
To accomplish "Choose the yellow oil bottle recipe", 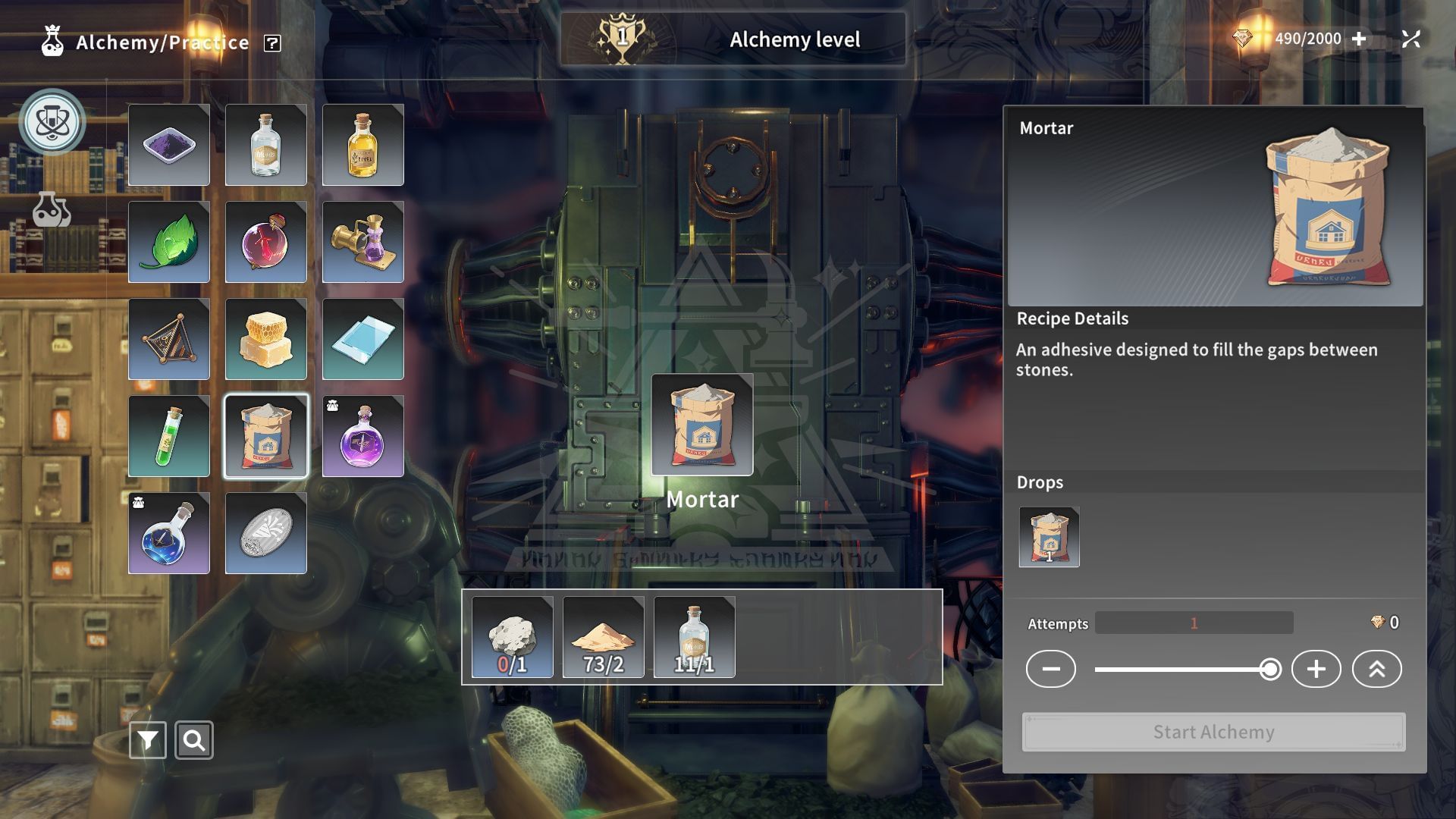I will [x=362, y=145].
